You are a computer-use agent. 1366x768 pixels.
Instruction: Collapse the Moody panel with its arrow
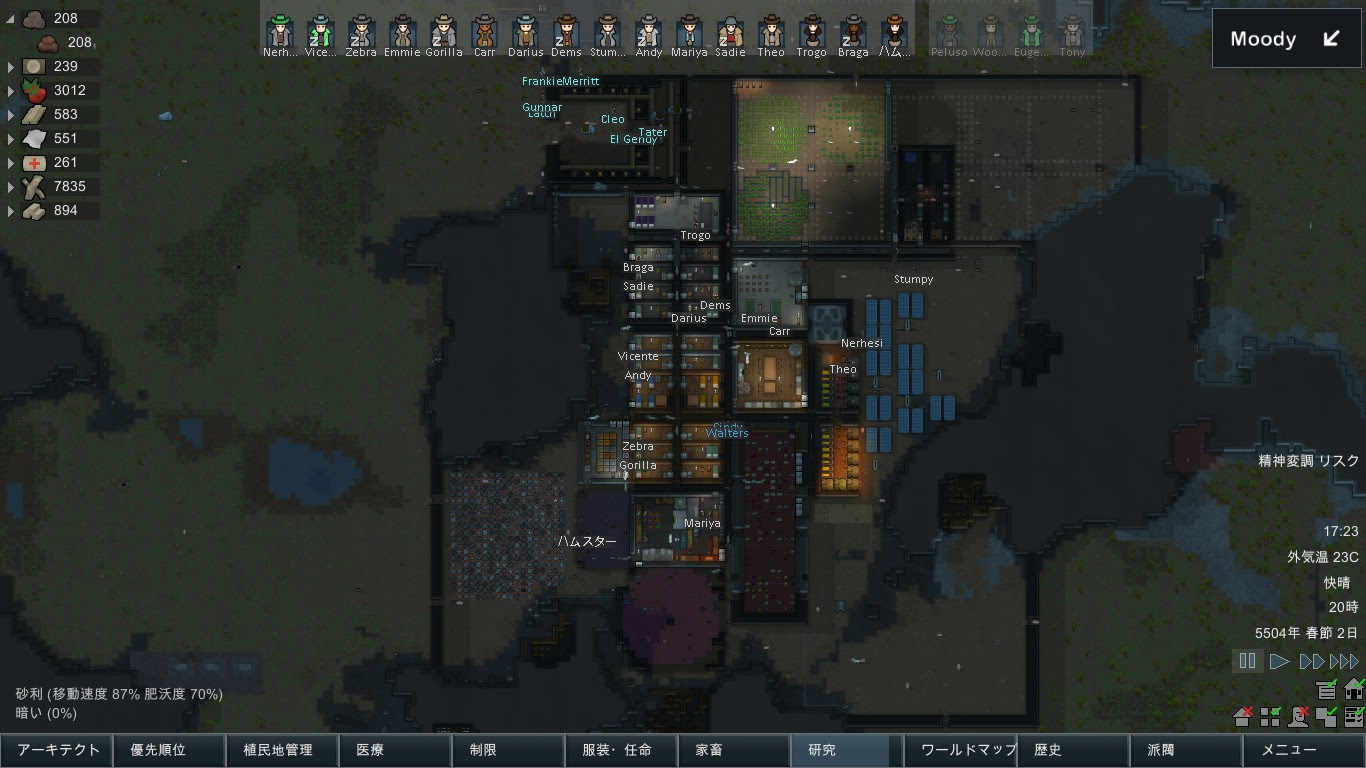1330,38
